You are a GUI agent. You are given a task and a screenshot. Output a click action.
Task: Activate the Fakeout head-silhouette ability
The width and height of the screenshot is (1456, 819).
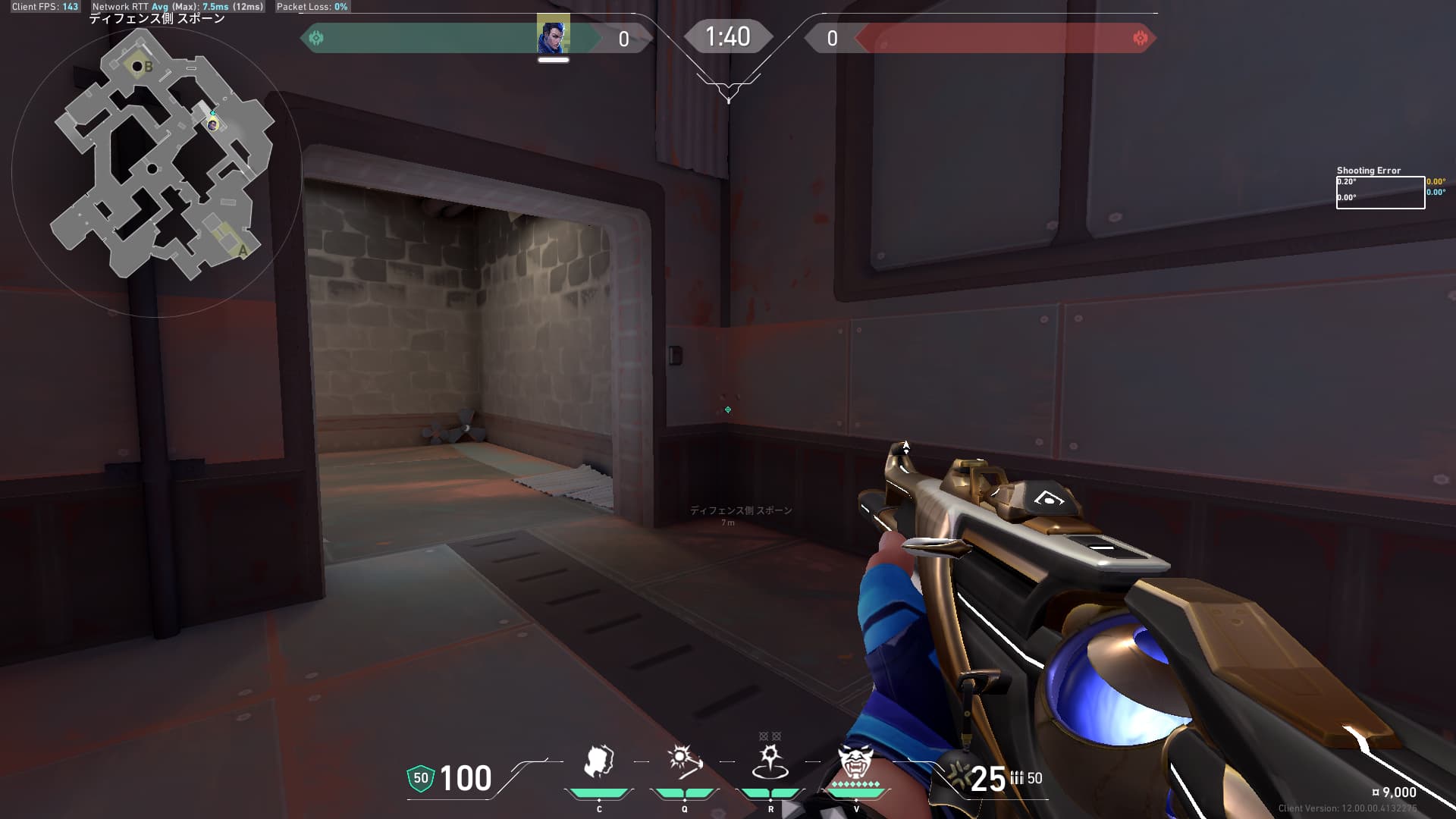point(598,762)
